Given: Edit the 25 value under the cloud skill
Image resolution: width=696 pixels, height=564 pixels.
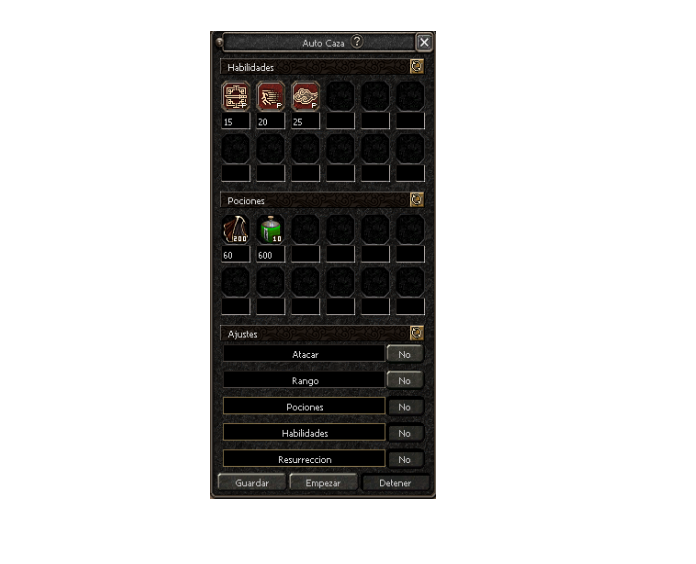Looking at the screenshot, I should click(x=305, y=121).
